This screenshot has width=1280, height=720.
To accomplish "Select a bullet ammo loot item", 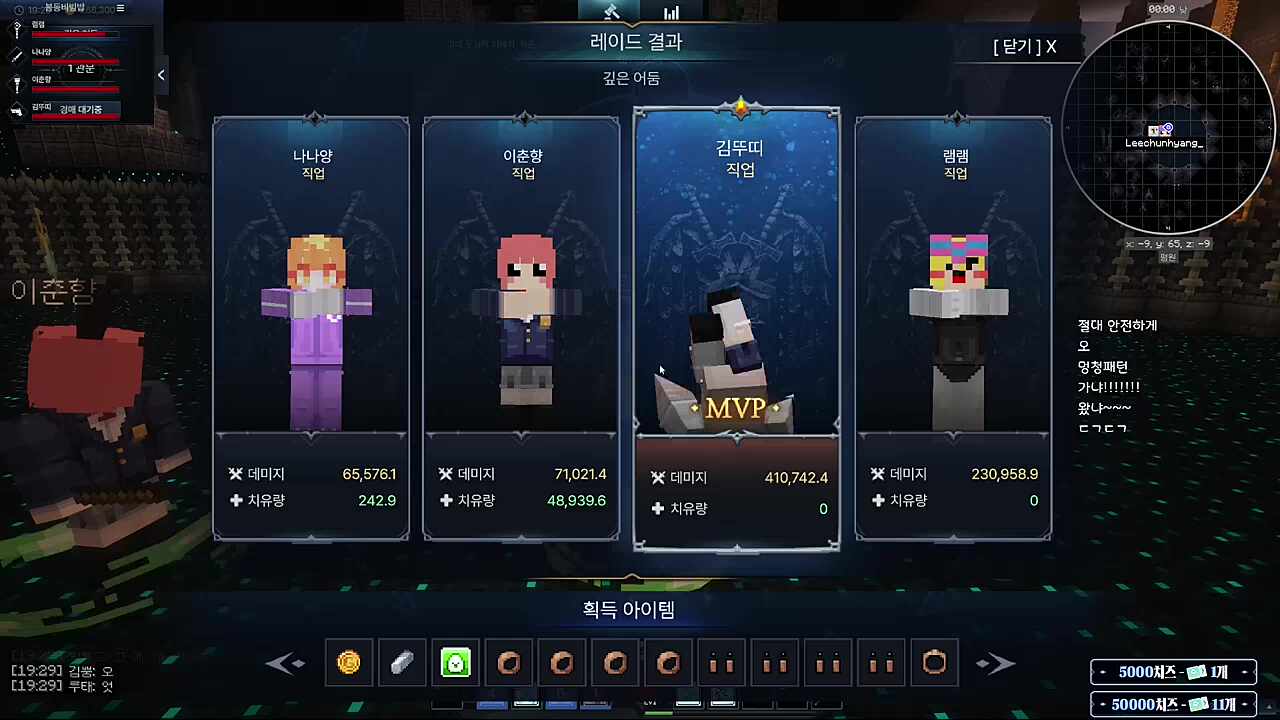I will coord(722,663).
